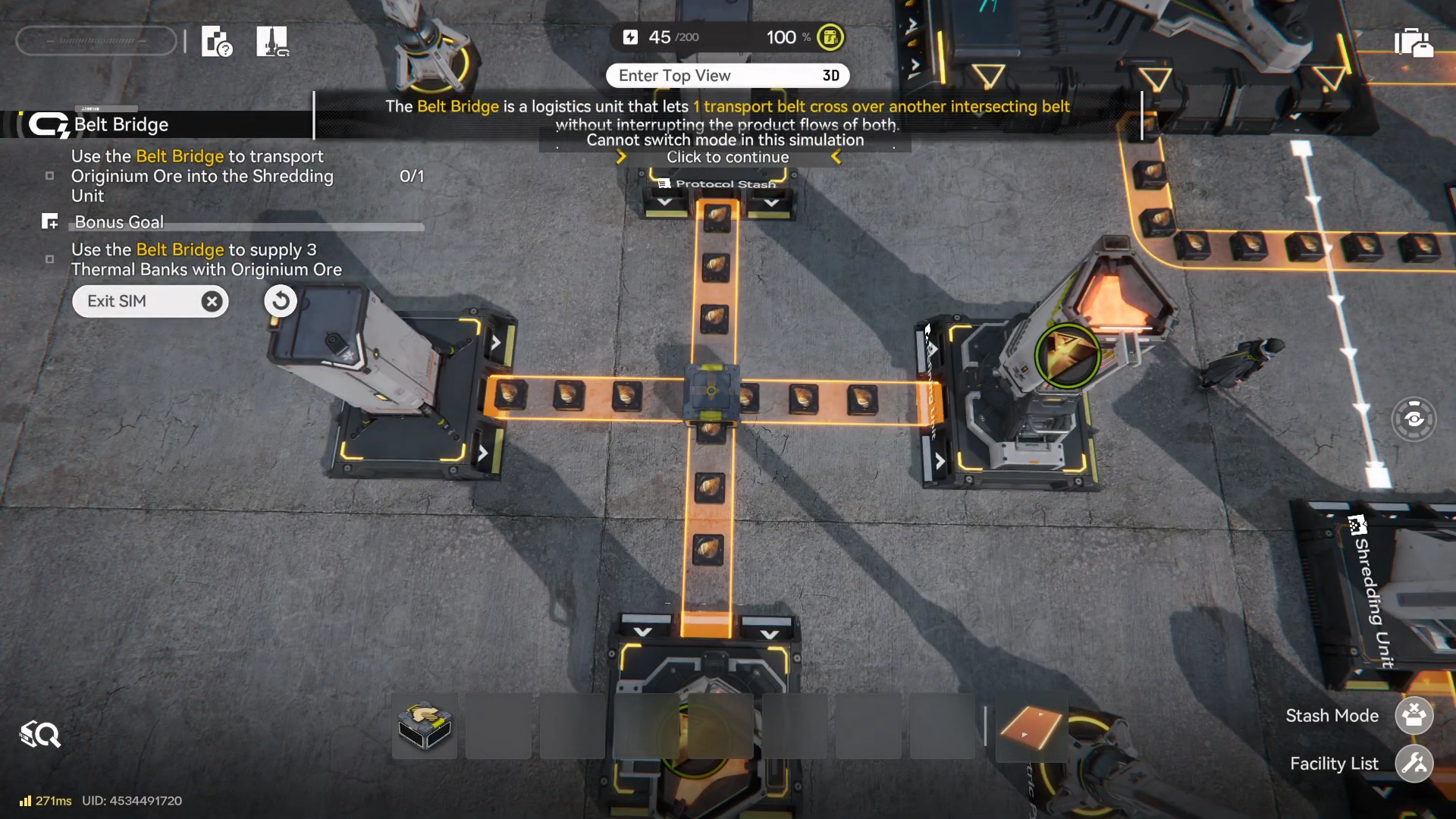Open the briefcase inventory icon

pos(1414,42)
